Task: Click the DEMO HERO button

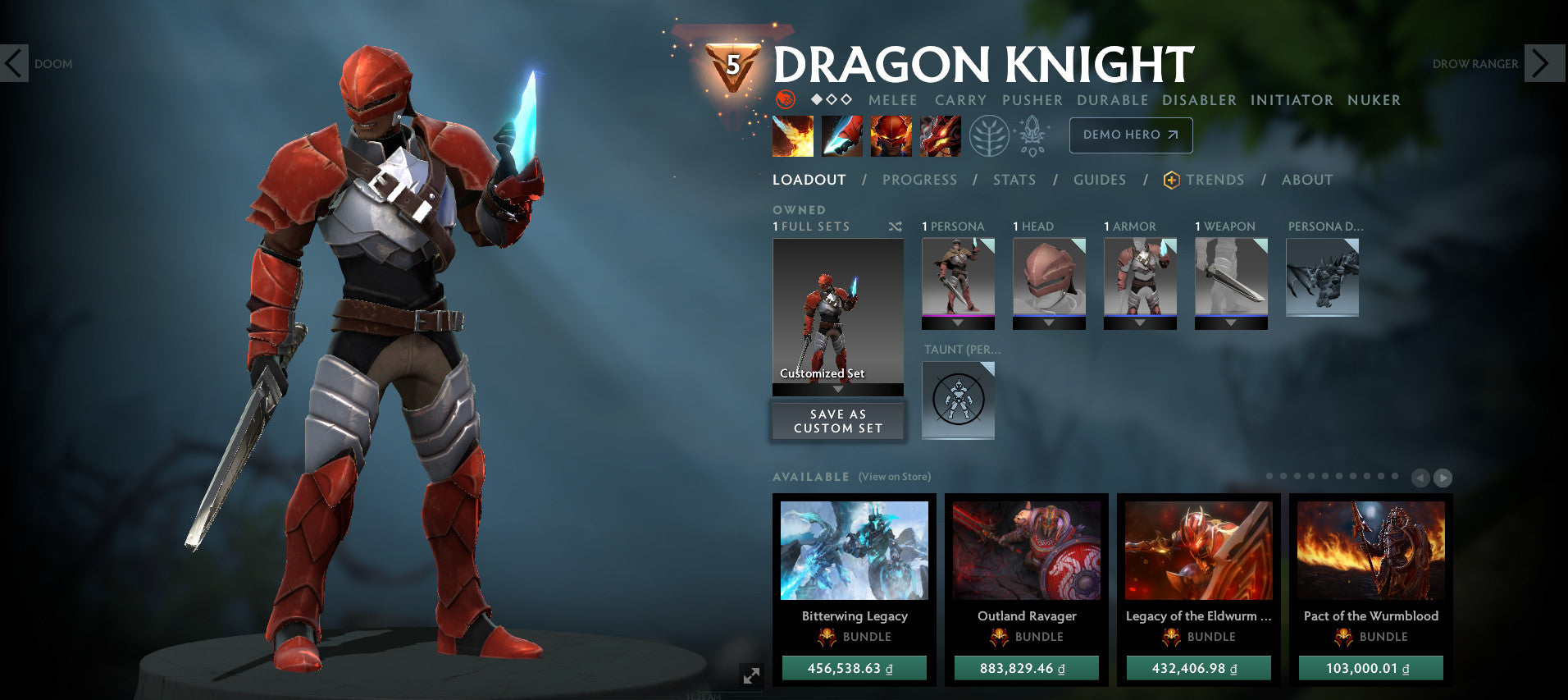Action: coord(1131,135)
